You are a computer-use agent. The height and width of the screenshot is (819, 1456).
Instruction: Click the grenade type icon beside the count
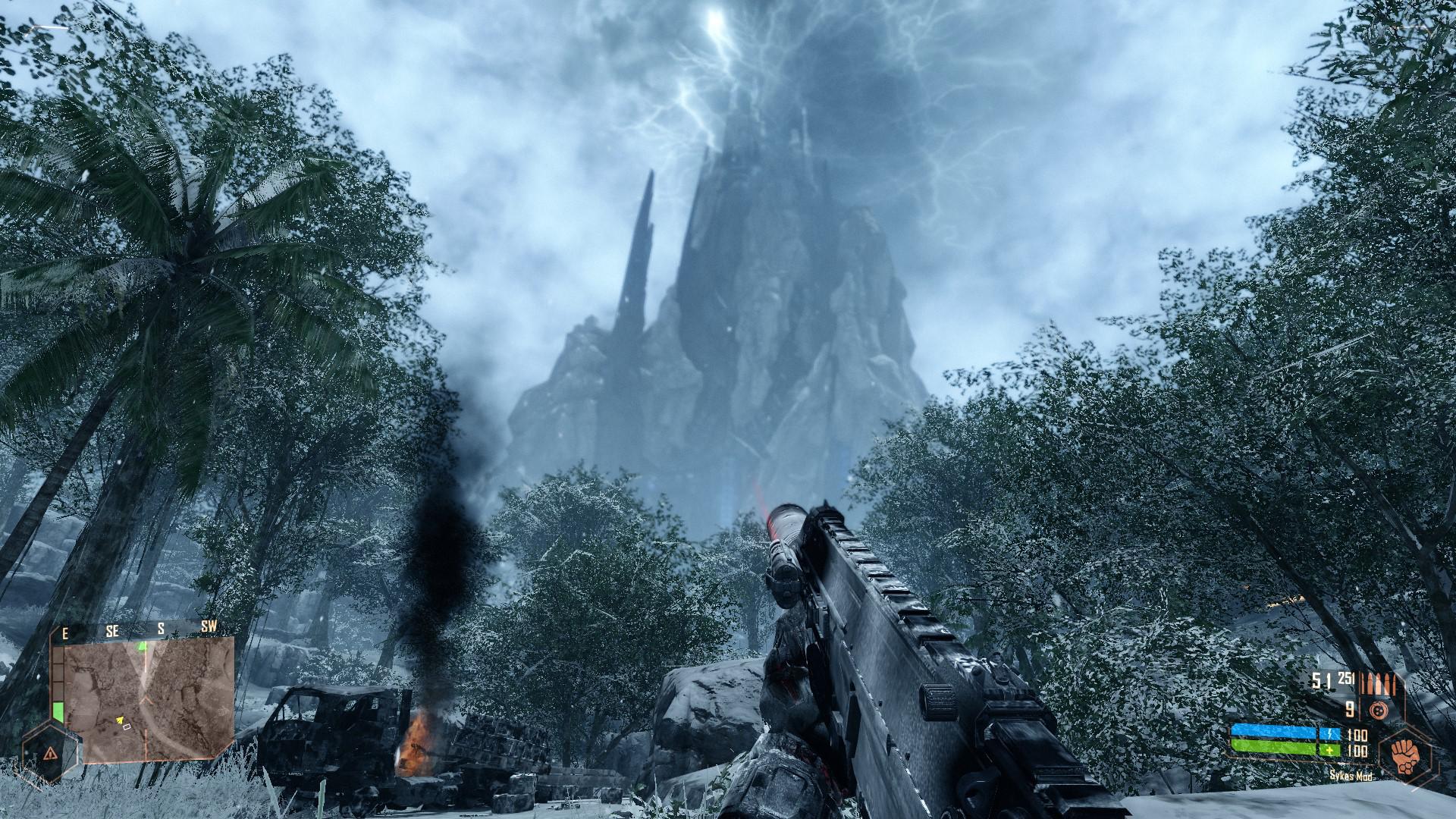[x=1379, y=710]
